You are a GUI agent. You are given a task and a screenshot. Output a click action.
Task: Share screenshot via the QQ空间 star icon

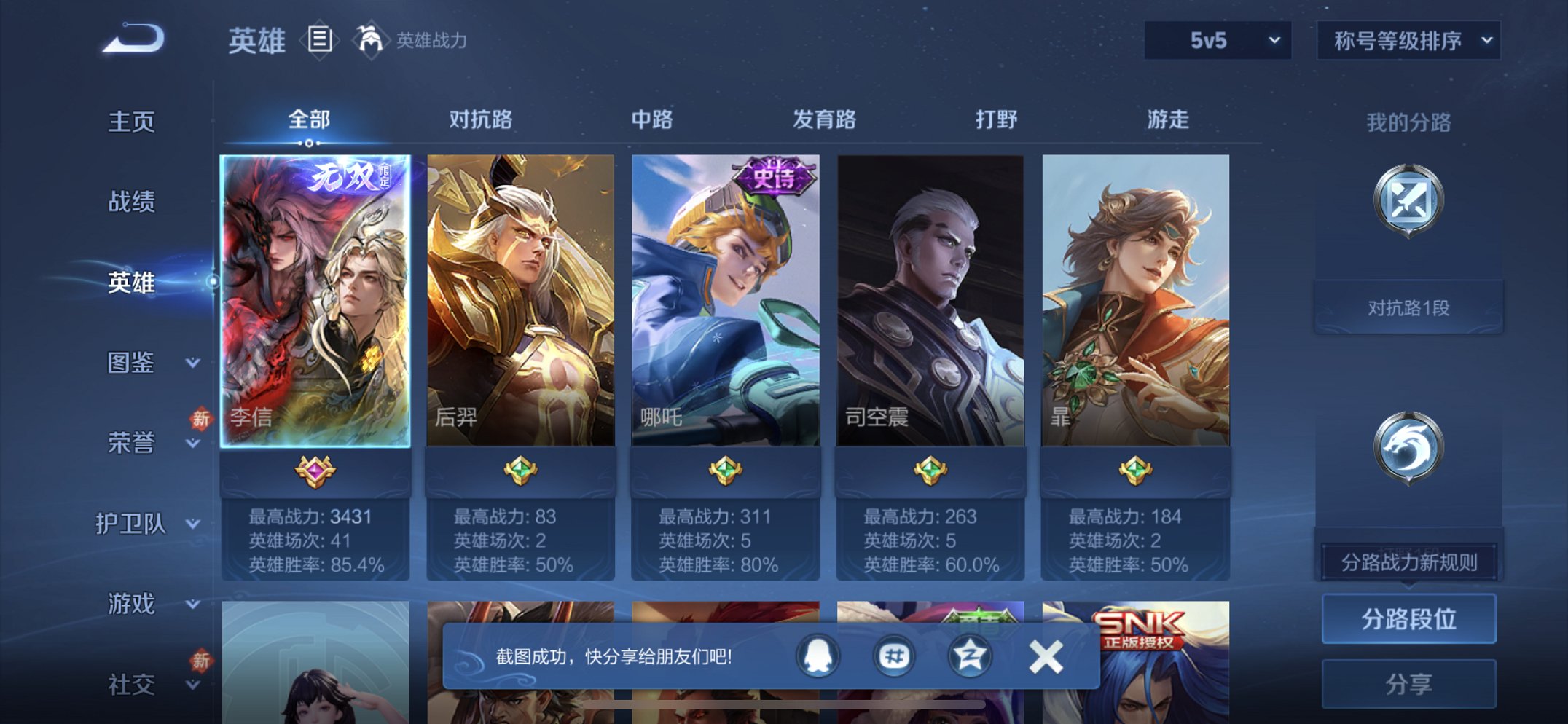click(x=969, y=656)
